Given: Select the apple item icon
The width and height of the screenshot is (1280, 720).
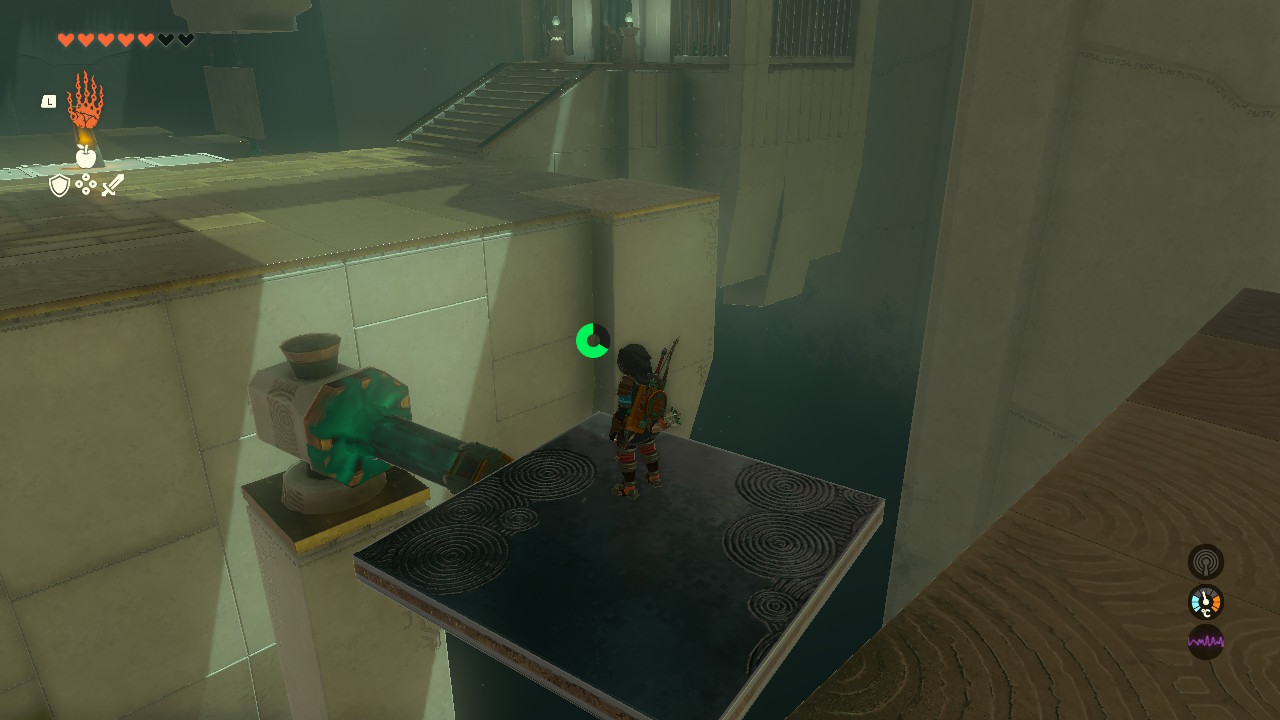Looking at the screenshot, I should 86,156.
